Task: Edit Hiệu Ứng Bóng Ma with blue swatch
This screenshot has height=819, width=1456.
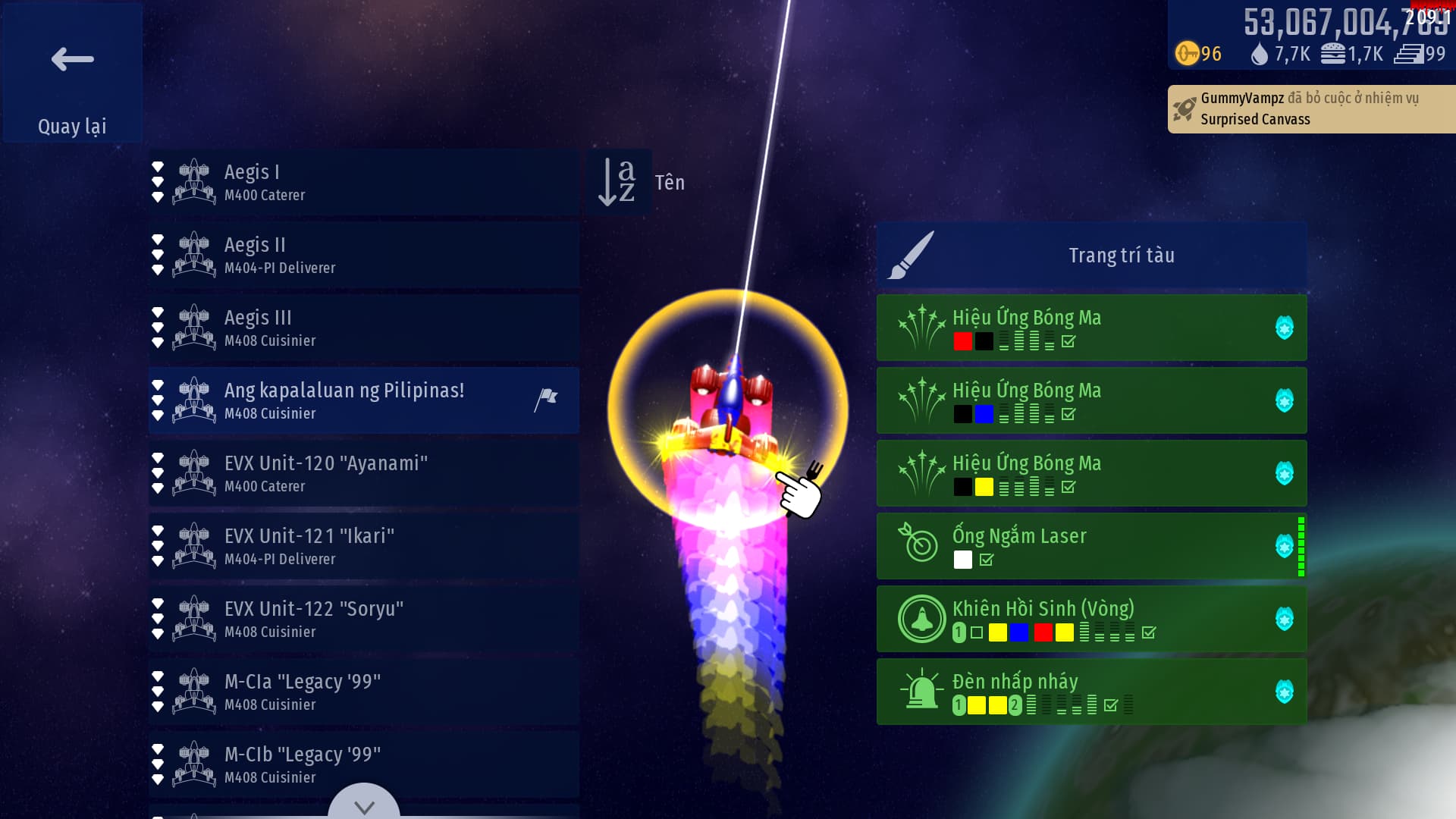Action: pos(1091,400)
